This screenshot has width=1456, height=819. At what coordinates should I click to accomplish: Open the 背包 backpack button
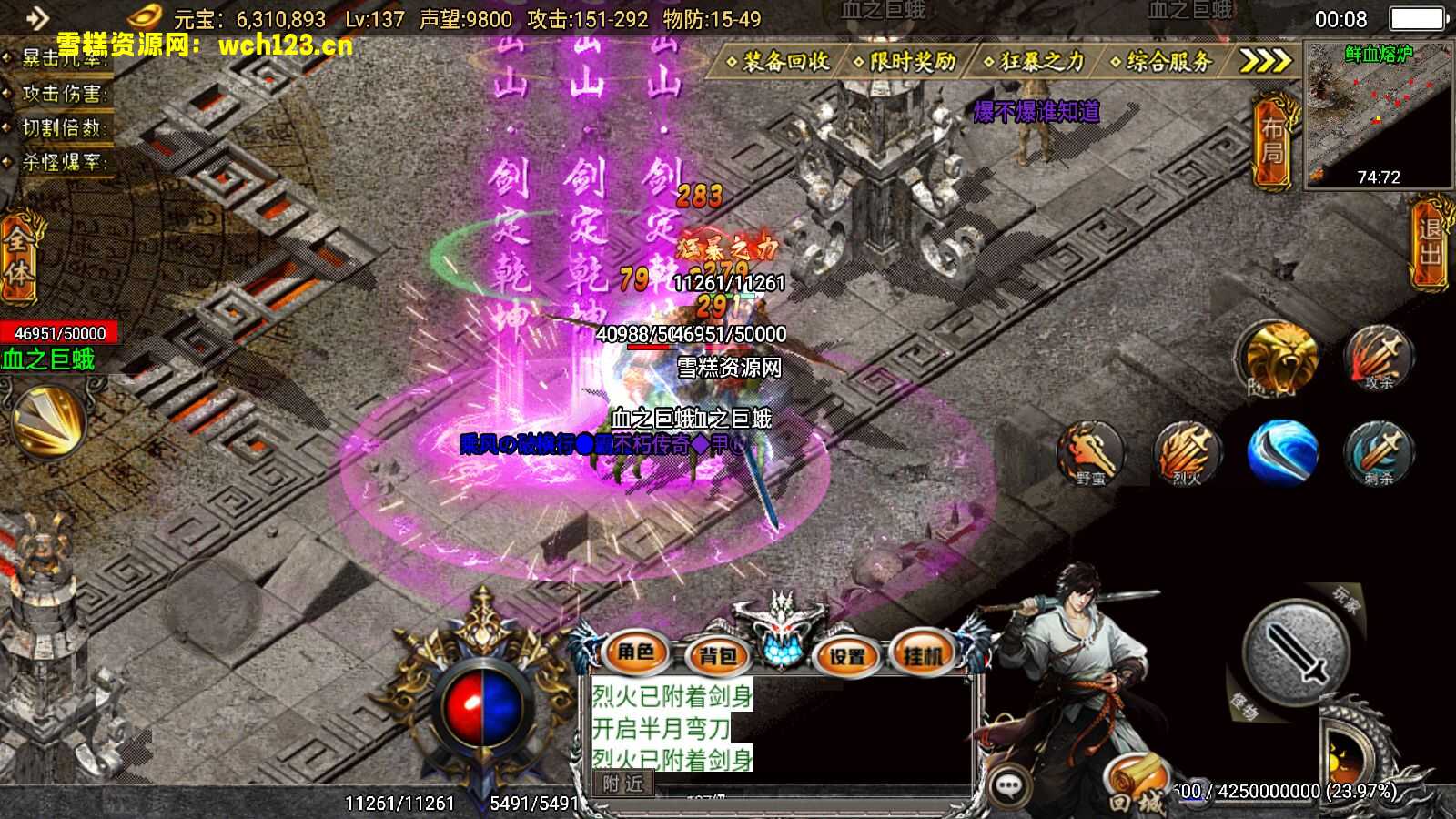pos(718,653)
